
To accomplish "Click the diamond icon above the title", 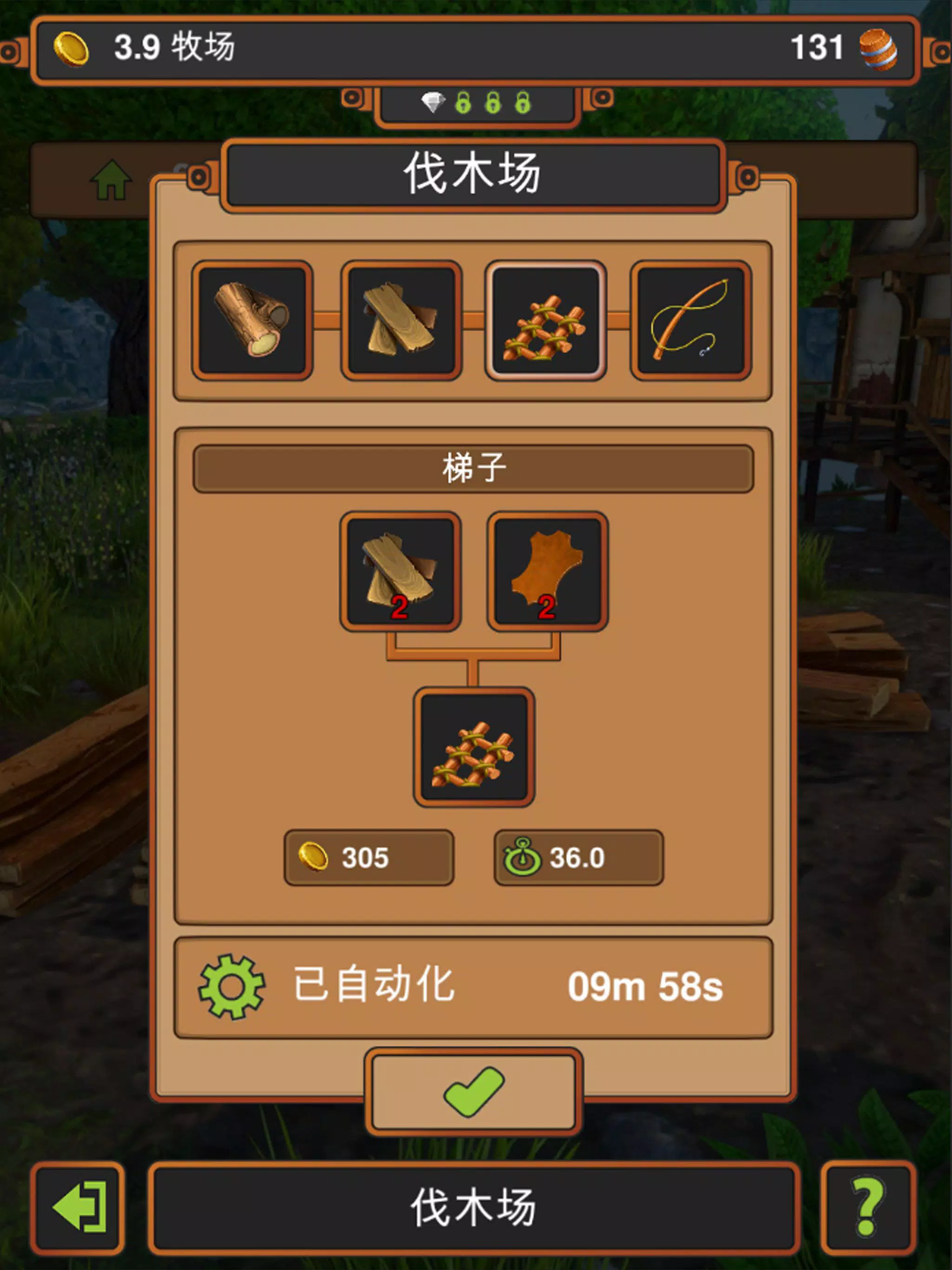I will 433,102.
